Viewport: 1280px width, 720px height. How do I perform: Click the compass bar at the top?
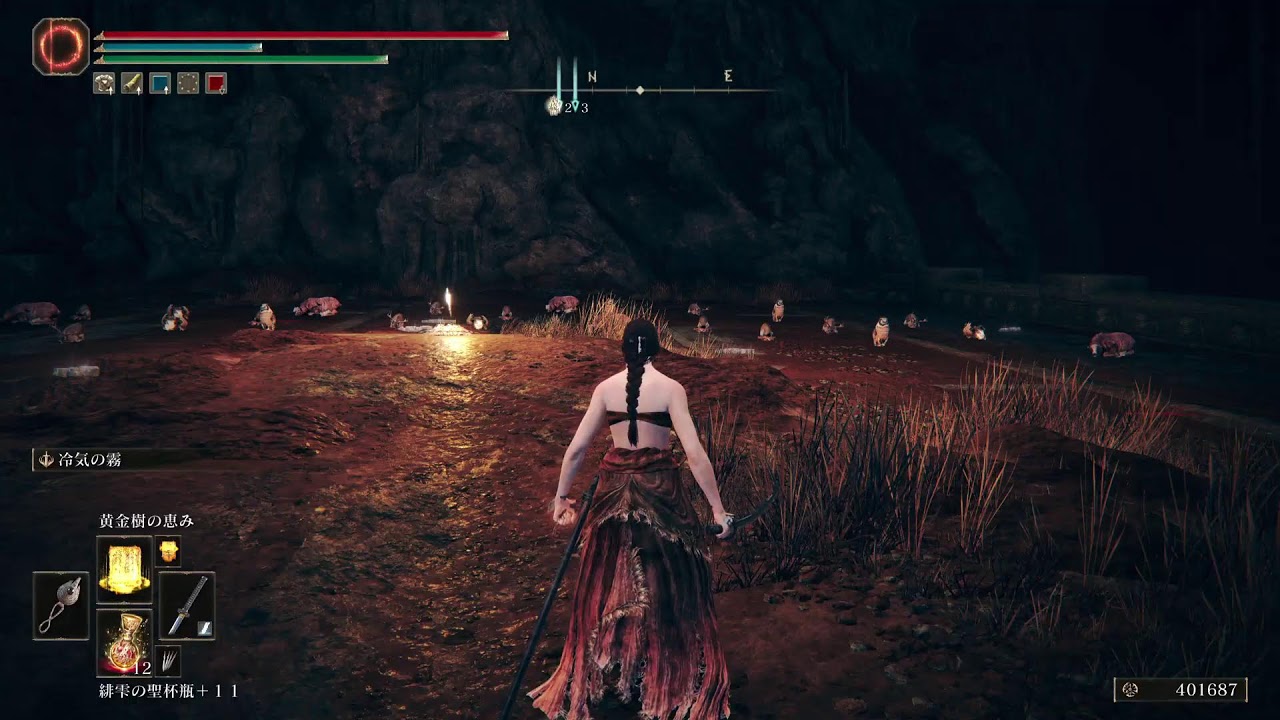(x=640, y=90)
